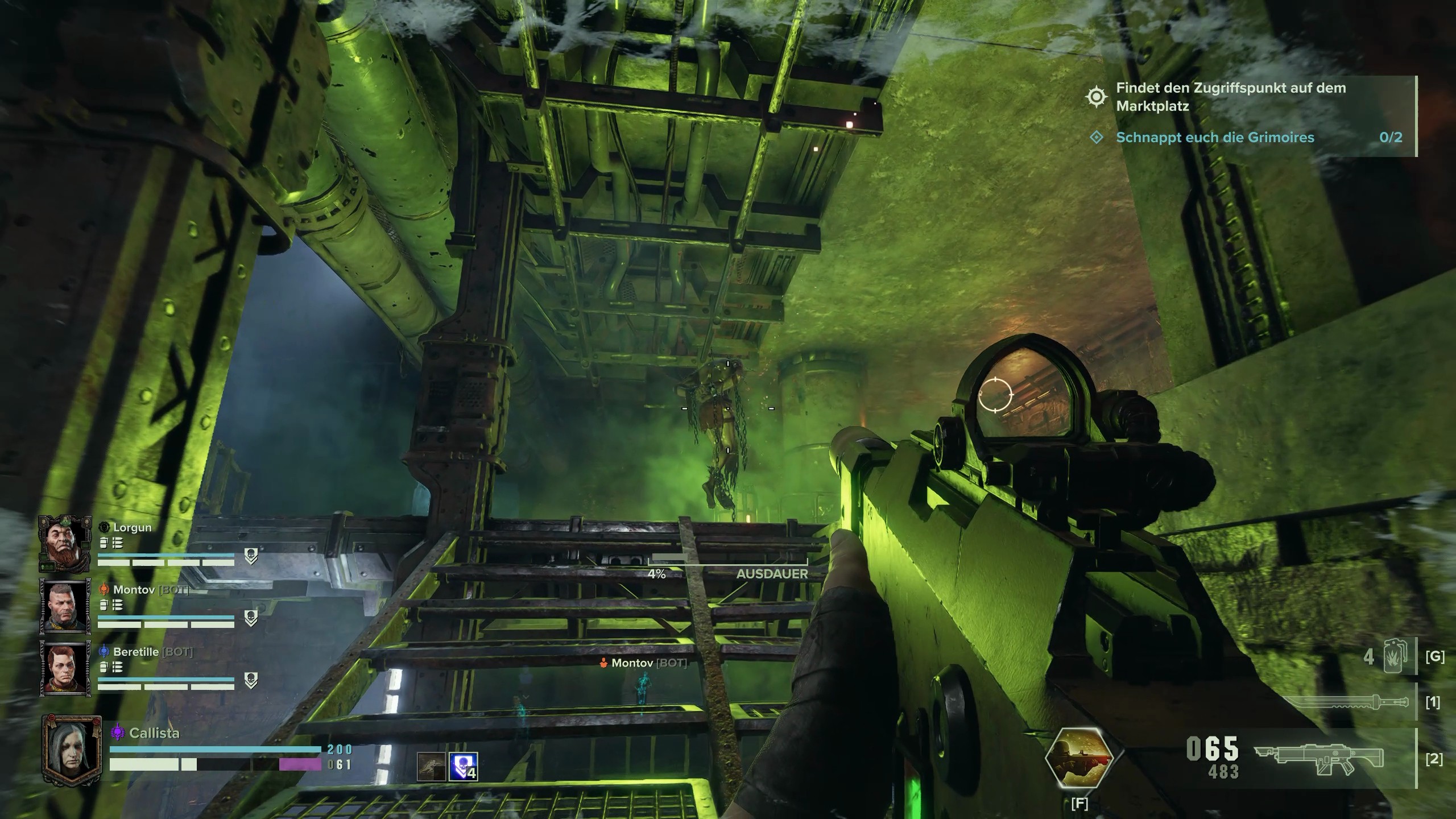Choose Beretille's bot portrait
The height and width of the screenshot is (819, 1456).
64,668
